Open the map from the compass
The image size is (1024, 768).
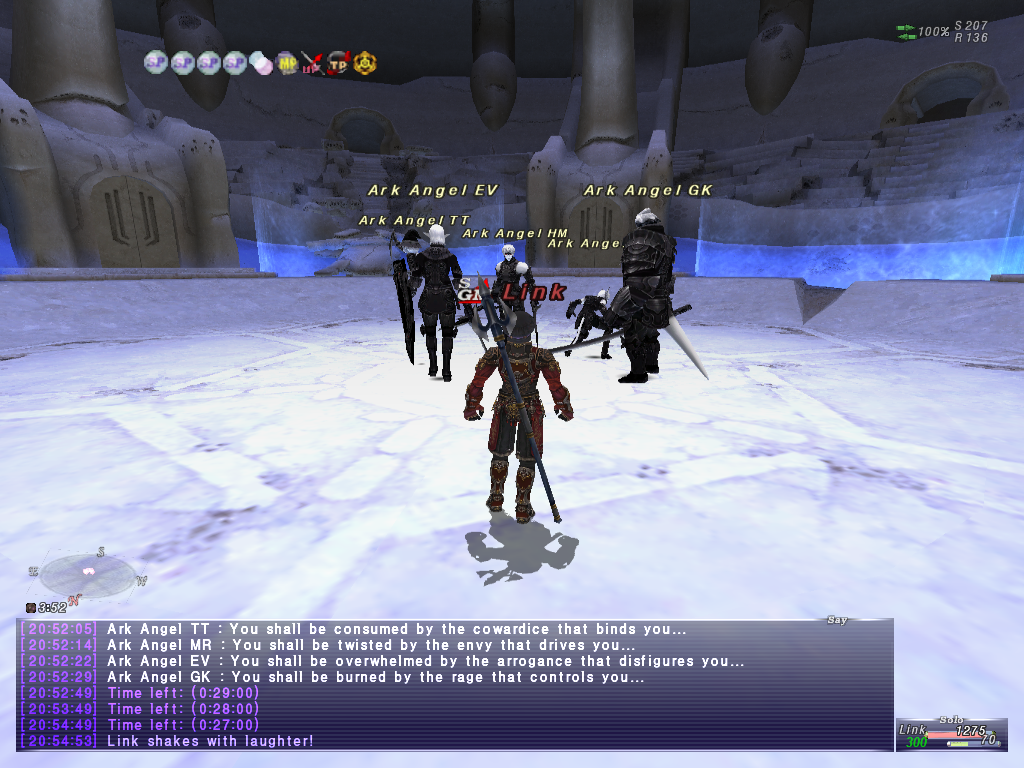pyautogui.click(x=88, y=574)
